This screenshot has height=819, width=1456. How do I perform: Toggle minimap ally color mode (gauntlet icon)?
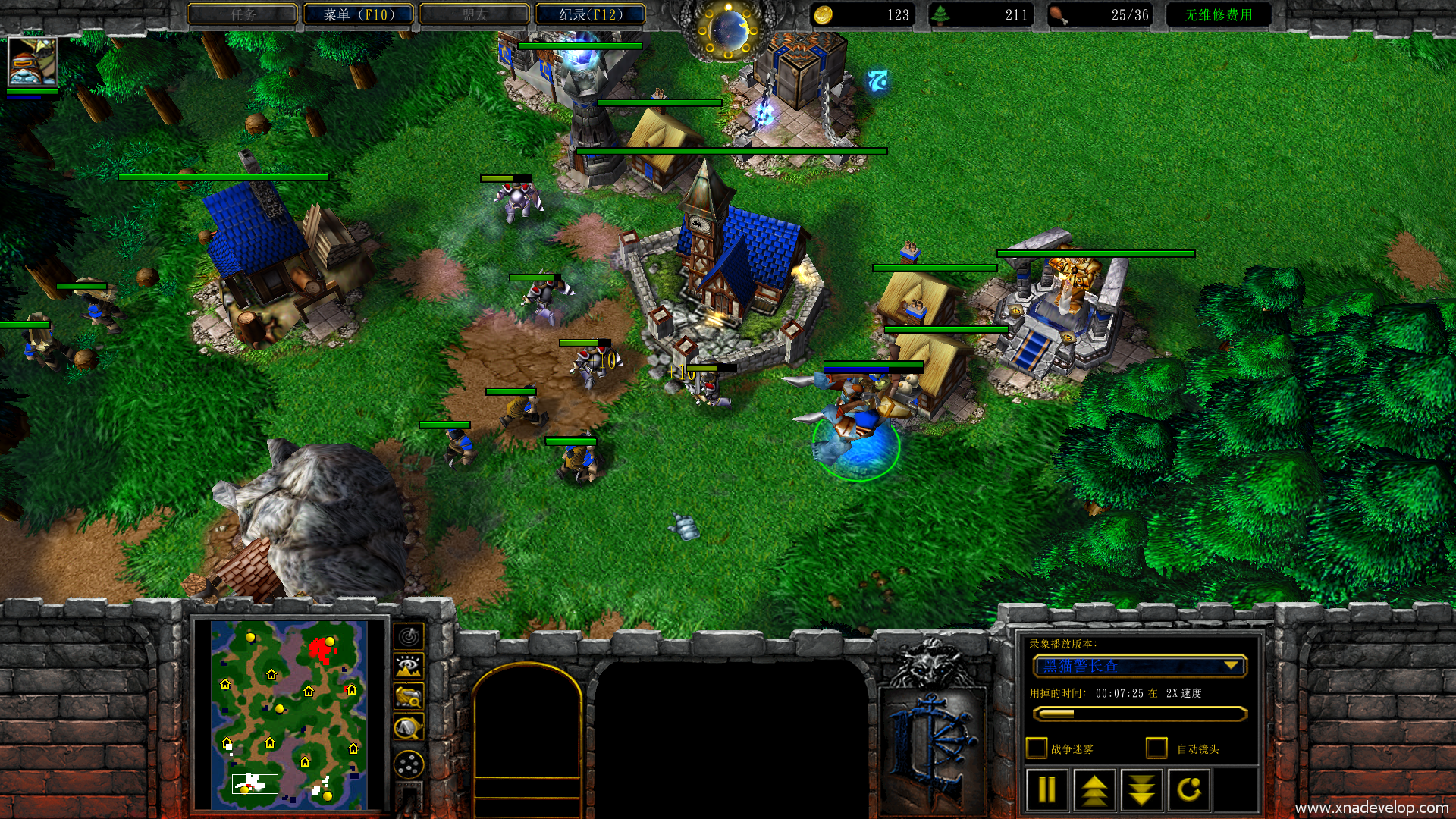pyautogui.click(x=409, y=696)
